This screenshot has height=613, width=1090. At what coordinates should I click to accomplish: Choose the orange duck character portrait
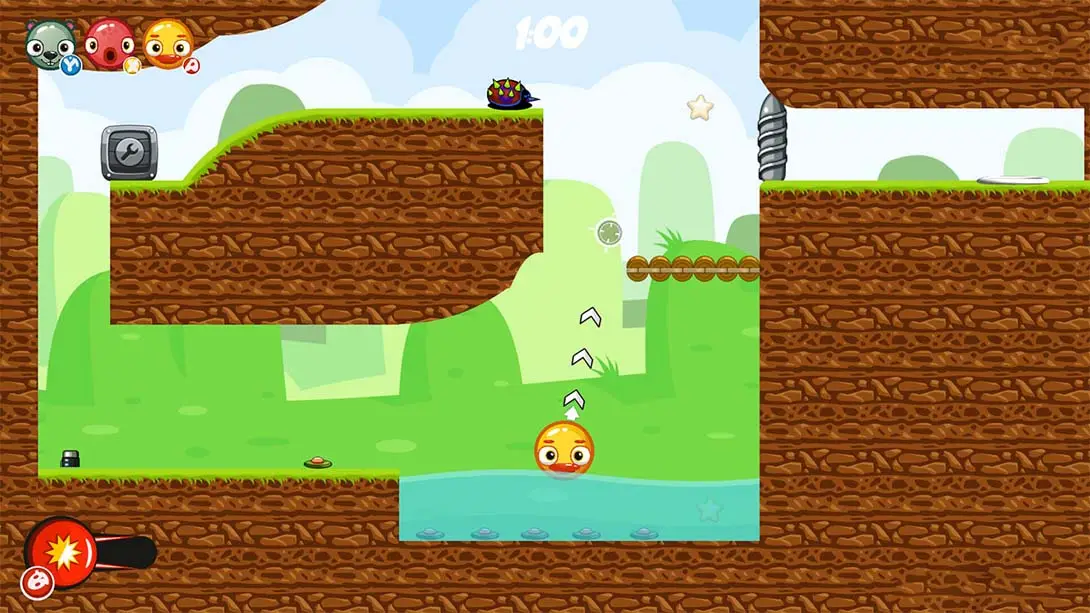coord(168,44)
